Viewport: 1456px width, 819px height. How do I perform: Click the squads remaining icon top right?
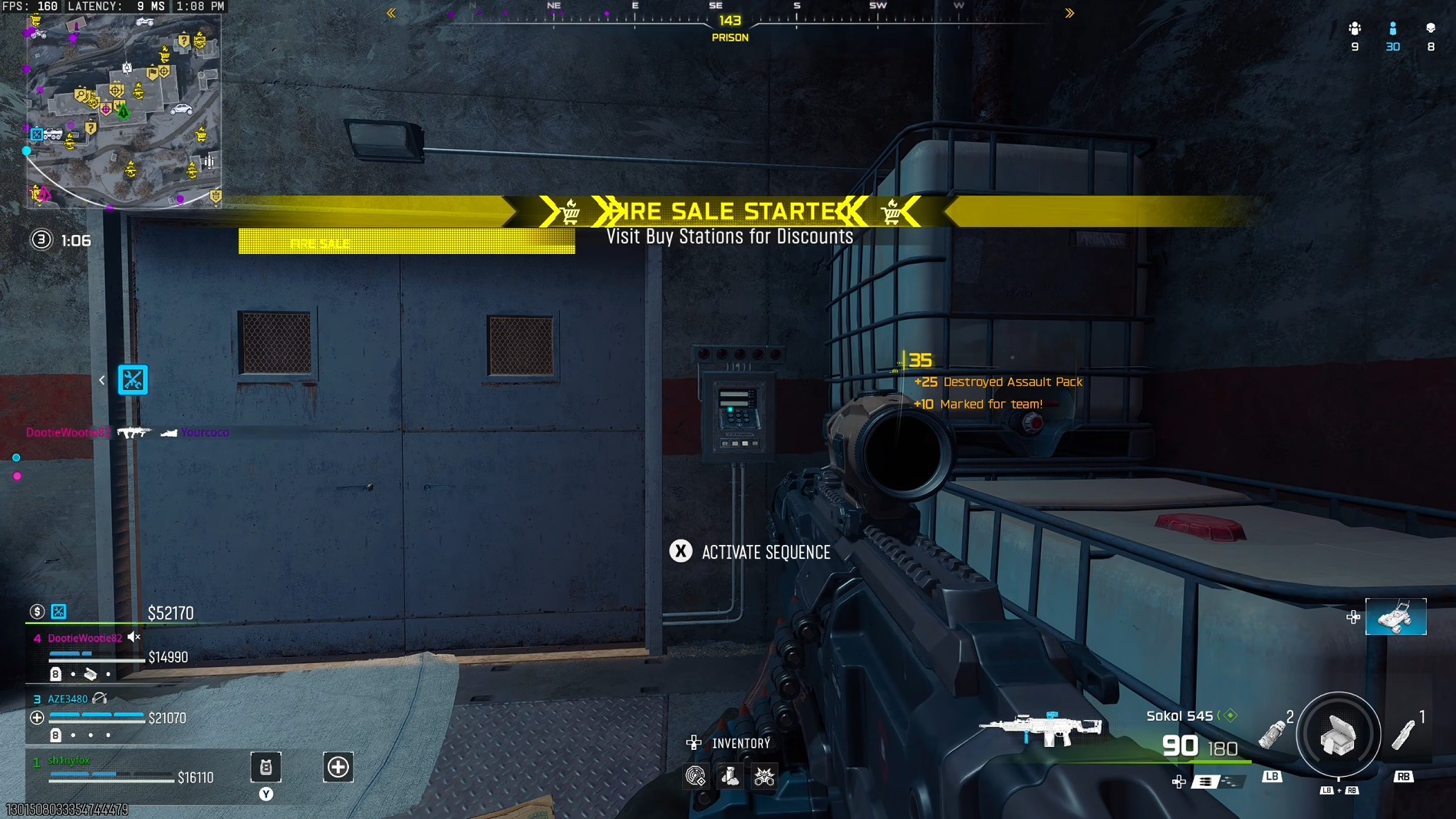click(1355, 28)
